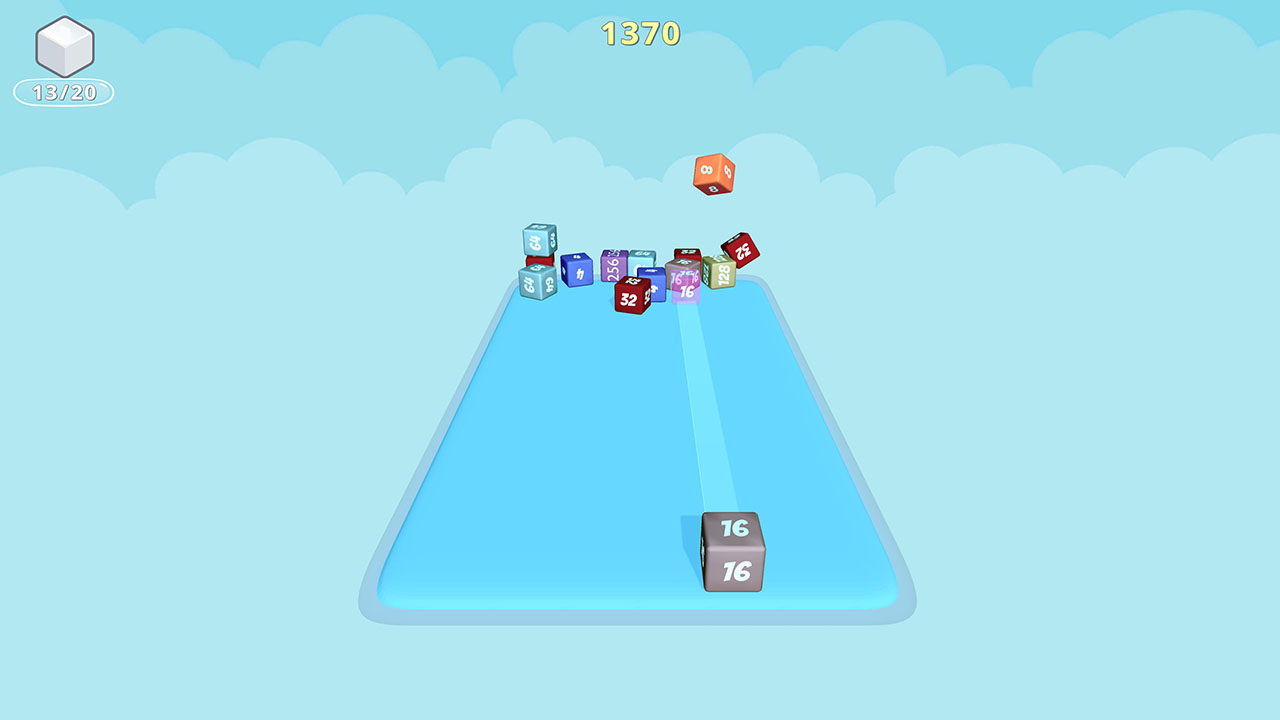Image resolution: width=1280 pixels, height=720 pixels.
Task: Select the bottom 64 cube on the left
Action: [x=537, y=283]
